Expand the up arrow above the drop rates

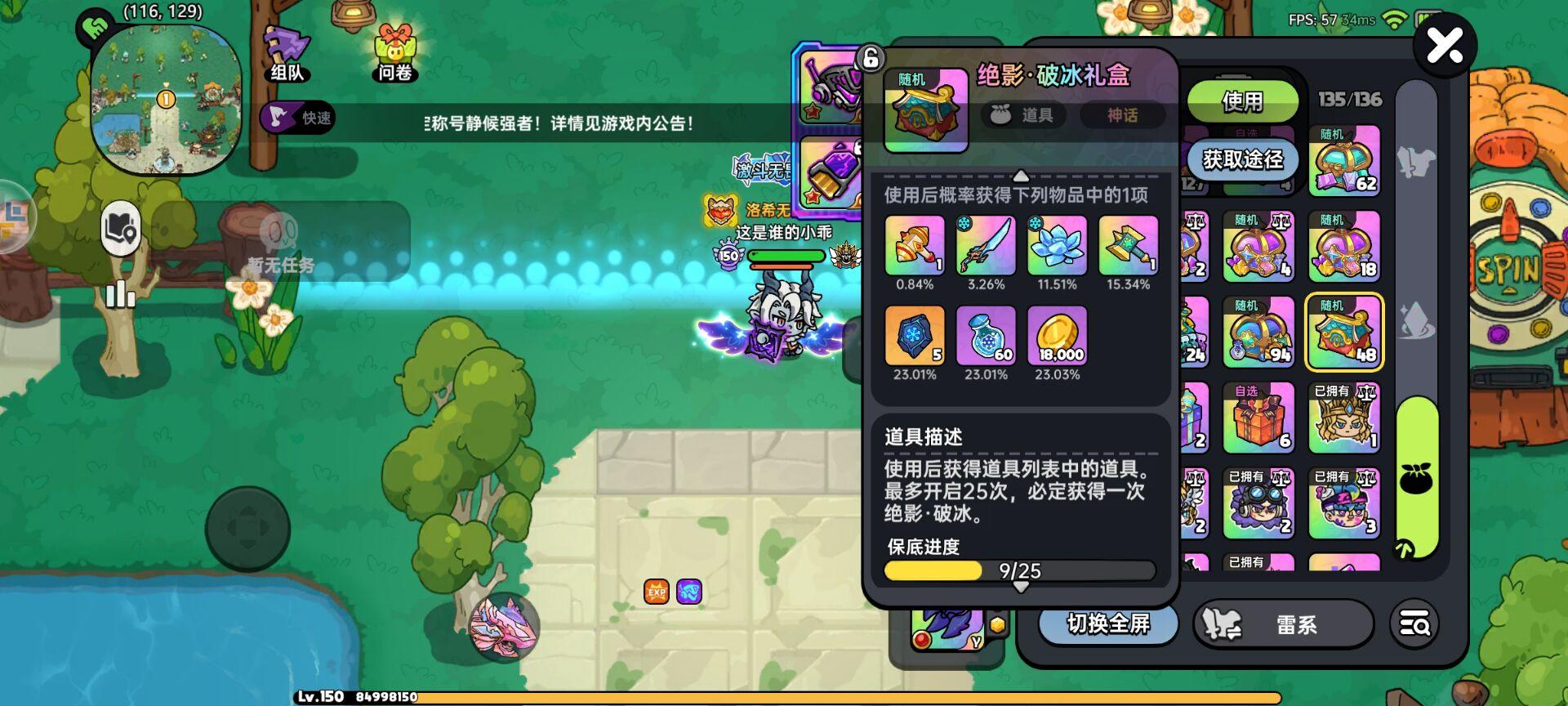(x=1019, y=175)
